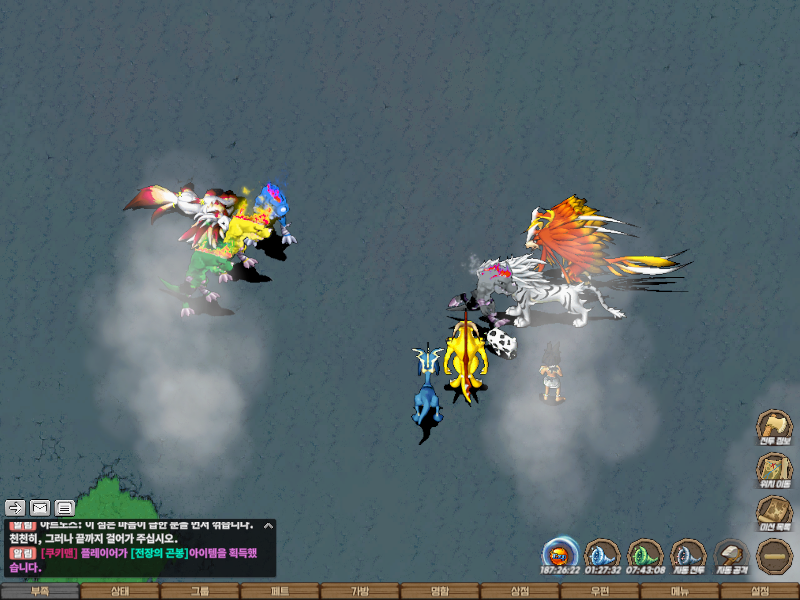Open 미션 목록 scroll icon

coord(774,513)
